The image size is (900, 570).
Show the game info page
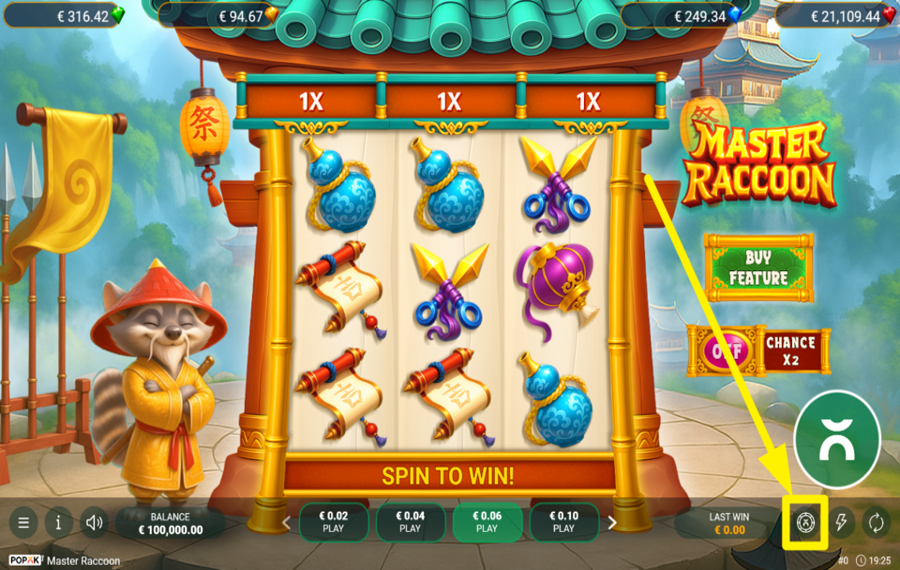58,522
